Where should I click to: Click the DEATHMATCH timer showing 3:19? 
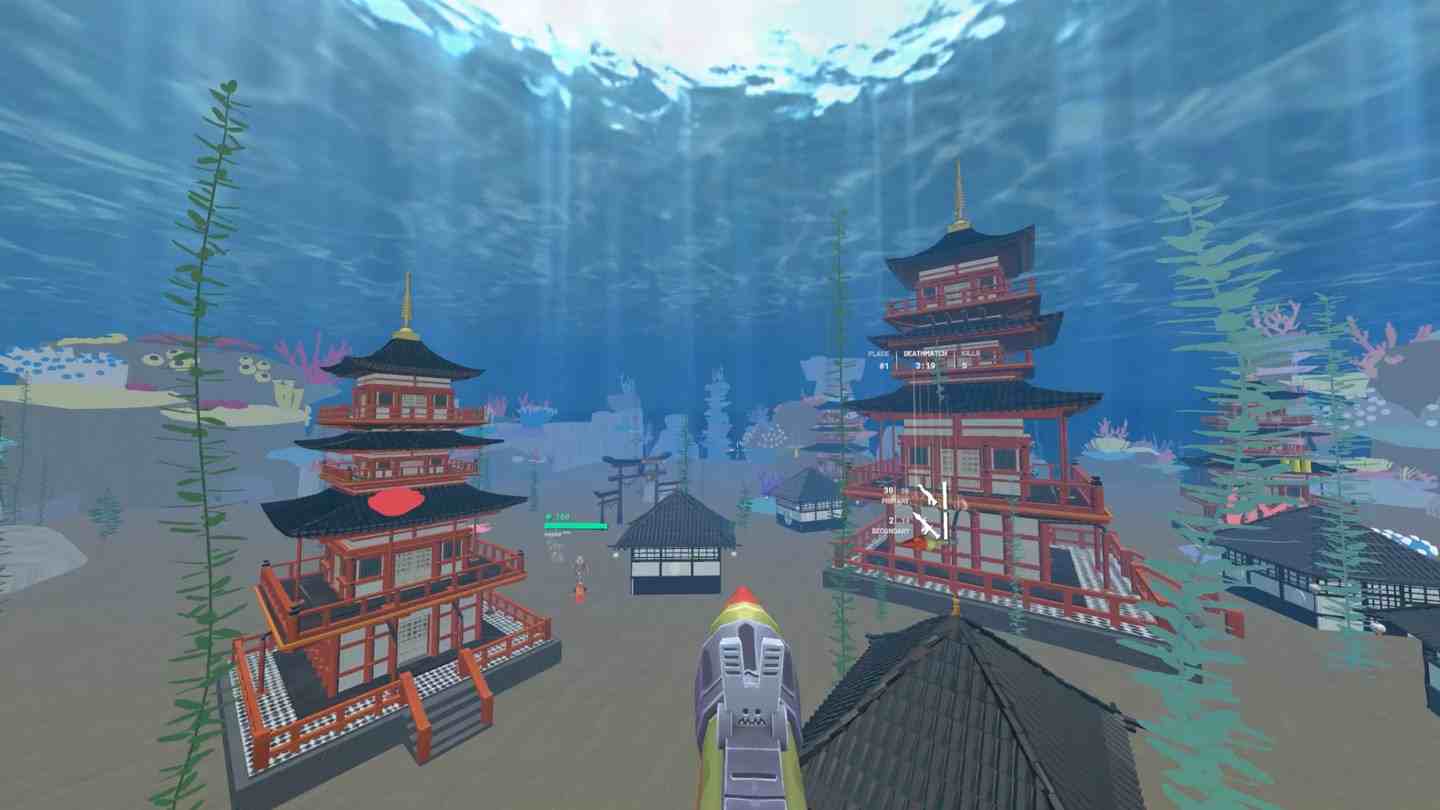(x=923, y=365)
